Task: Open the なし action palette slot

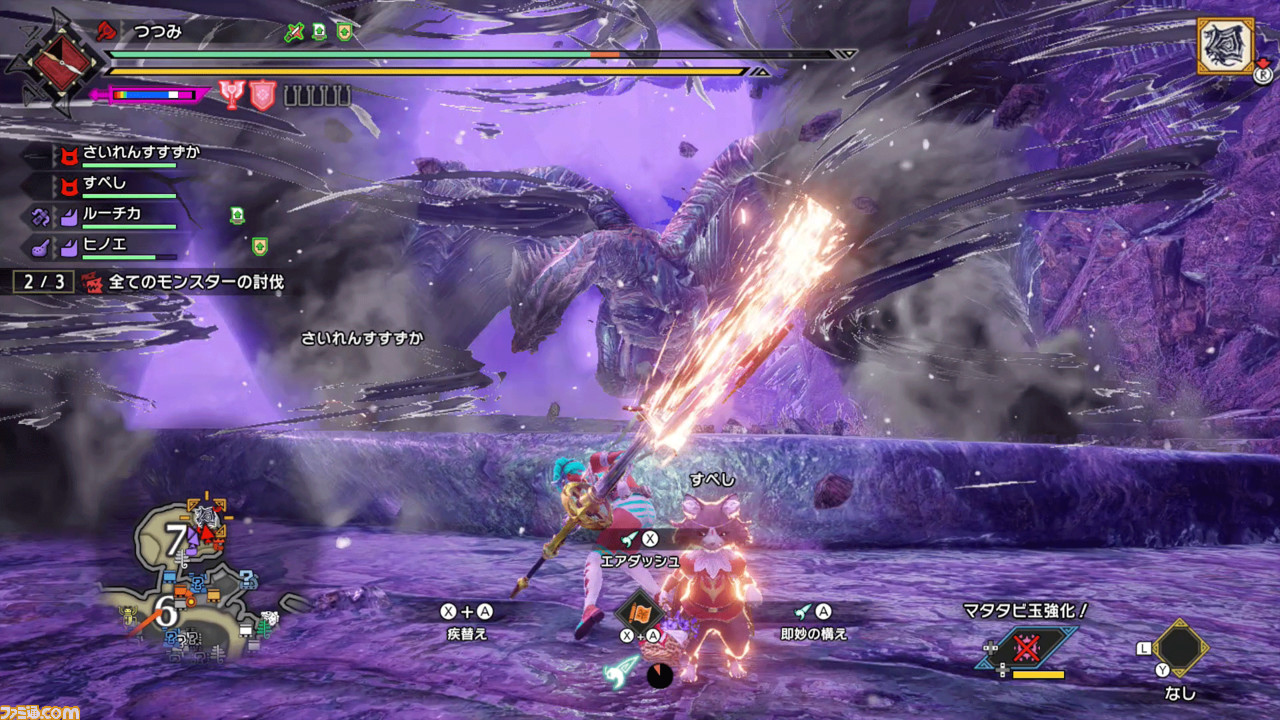Action: click(x=1180, y=648)
